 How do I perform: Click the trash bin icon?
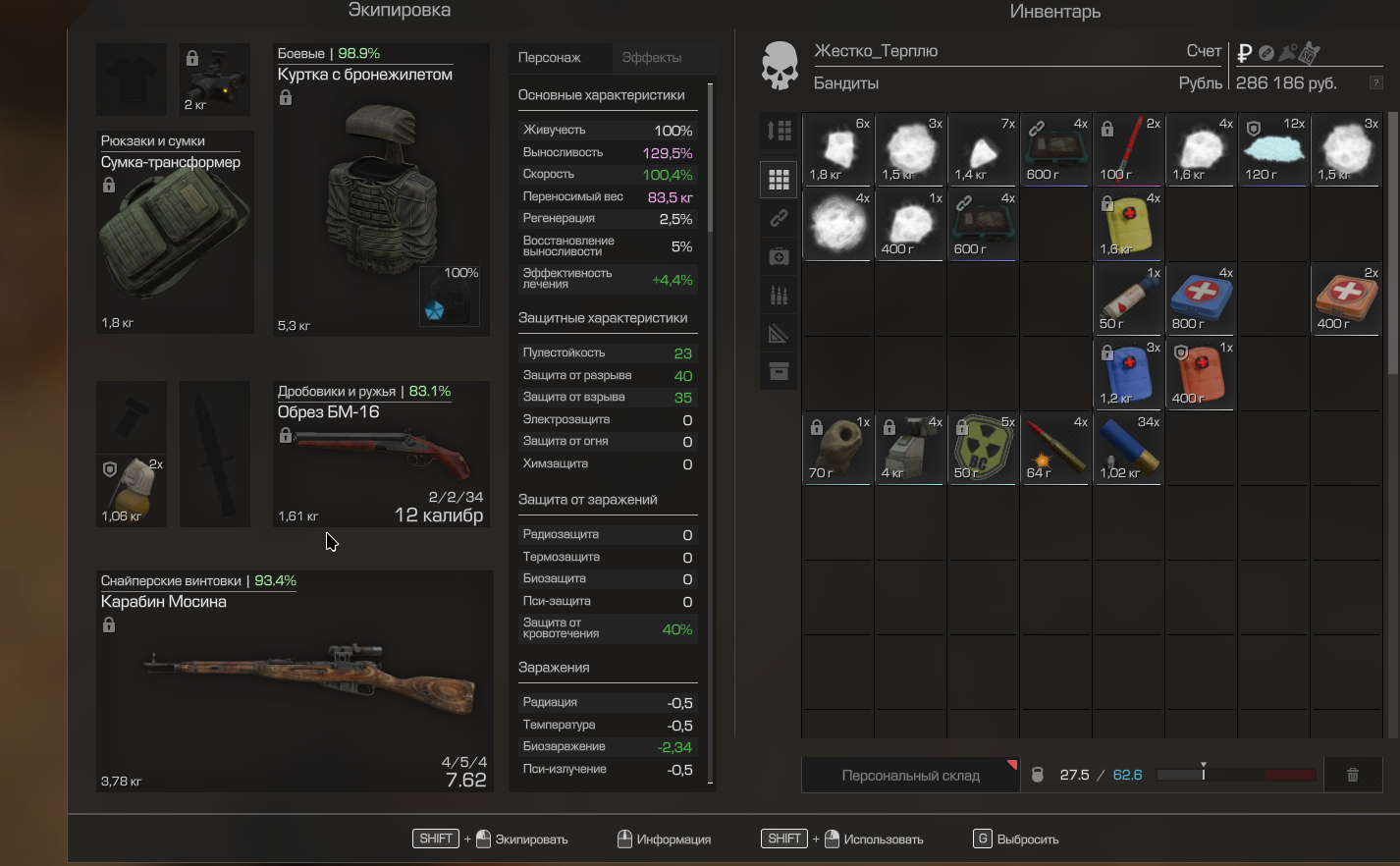click(x=1353, y=776)
